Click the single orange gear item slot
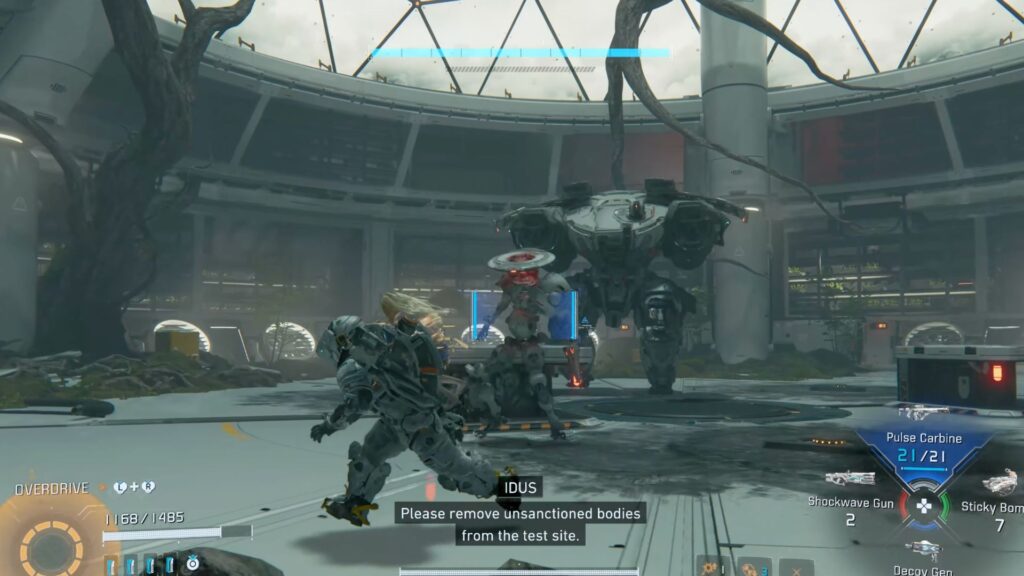The image size is (1024, 576). point(712,567)
